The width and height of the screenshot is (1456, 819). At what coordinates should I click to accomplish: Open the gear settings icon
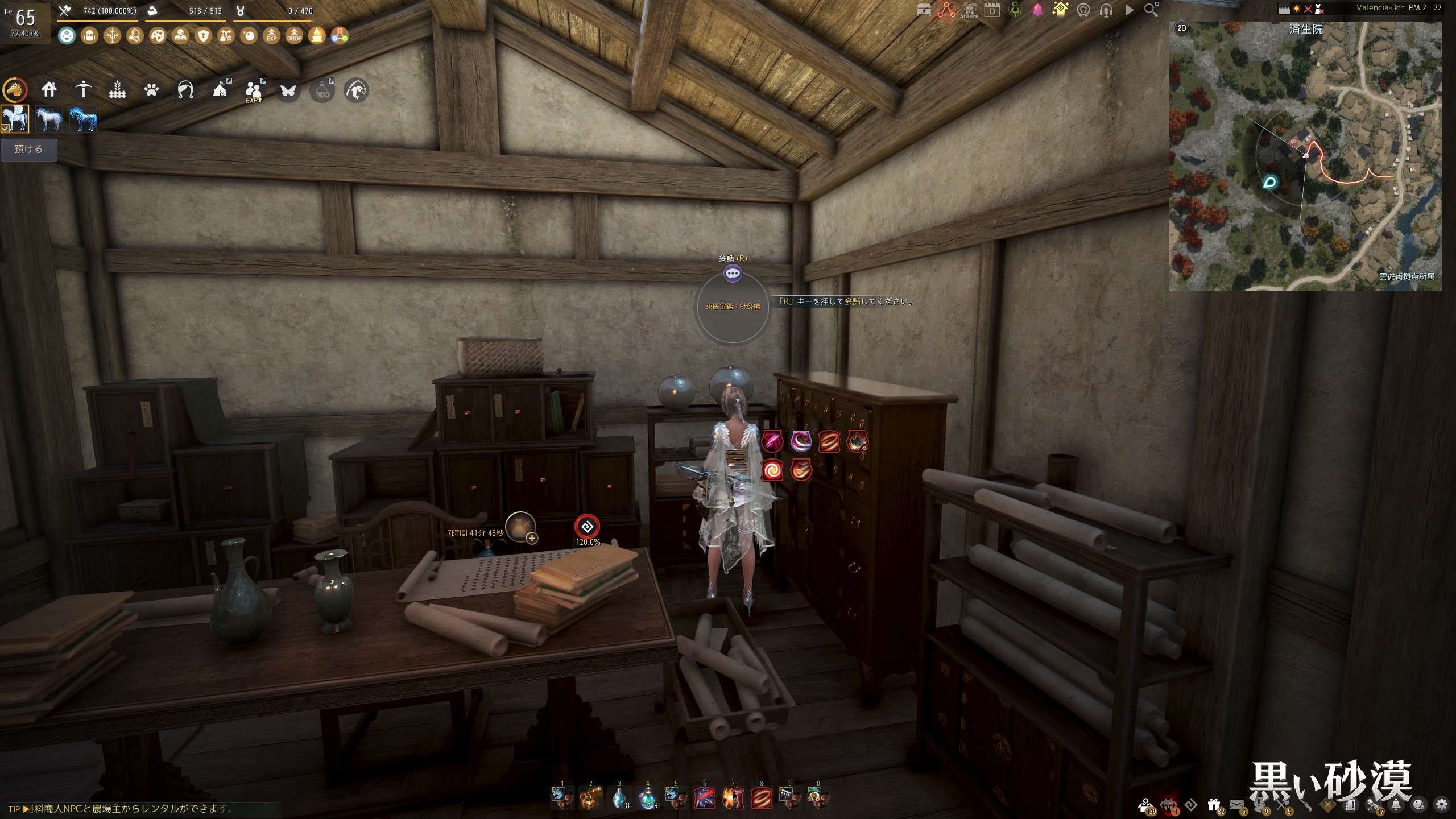pos(1441,804)
